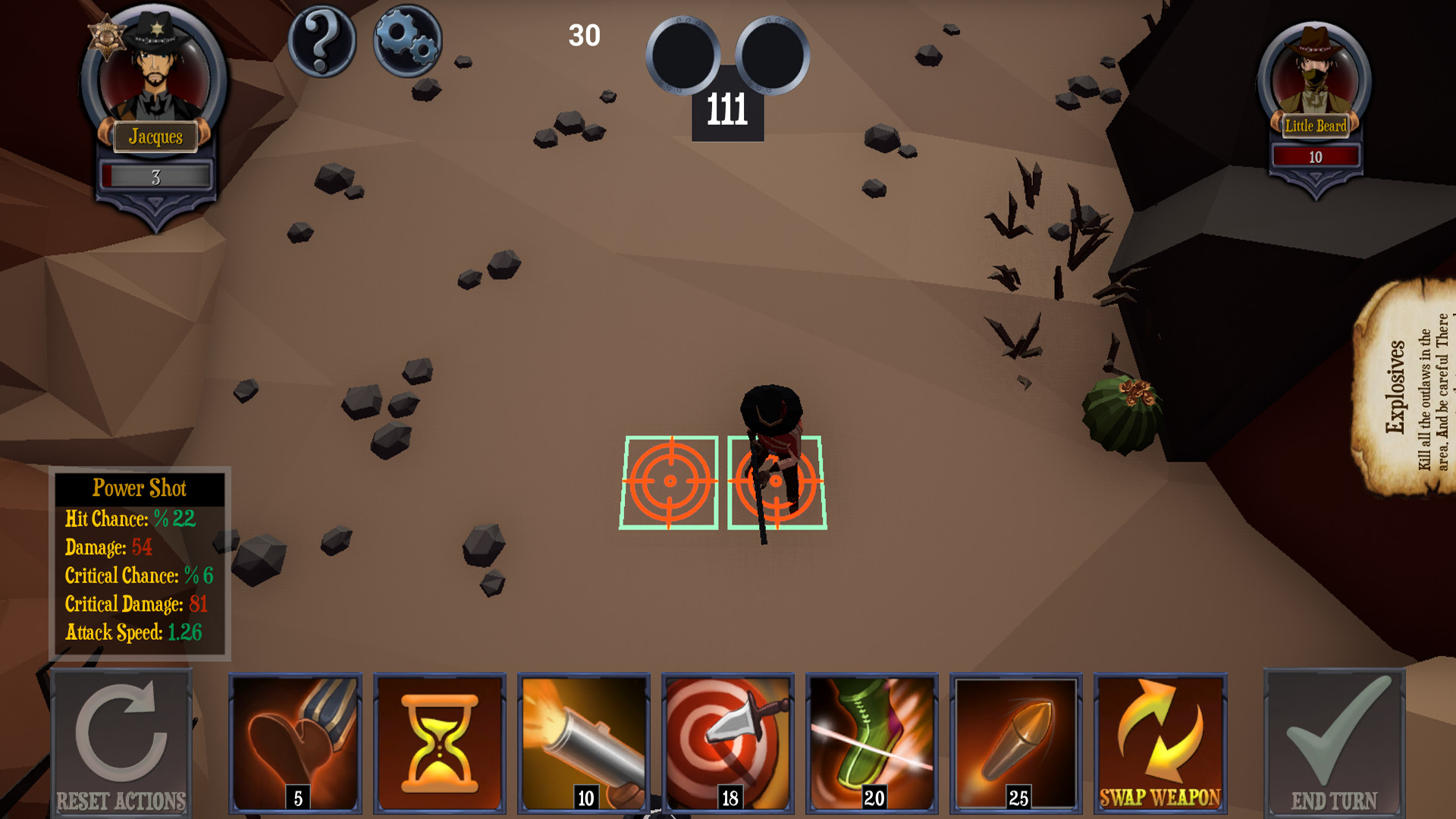
Task: Select the left orange targeting reticle
Action: click(x=670, y=482)
